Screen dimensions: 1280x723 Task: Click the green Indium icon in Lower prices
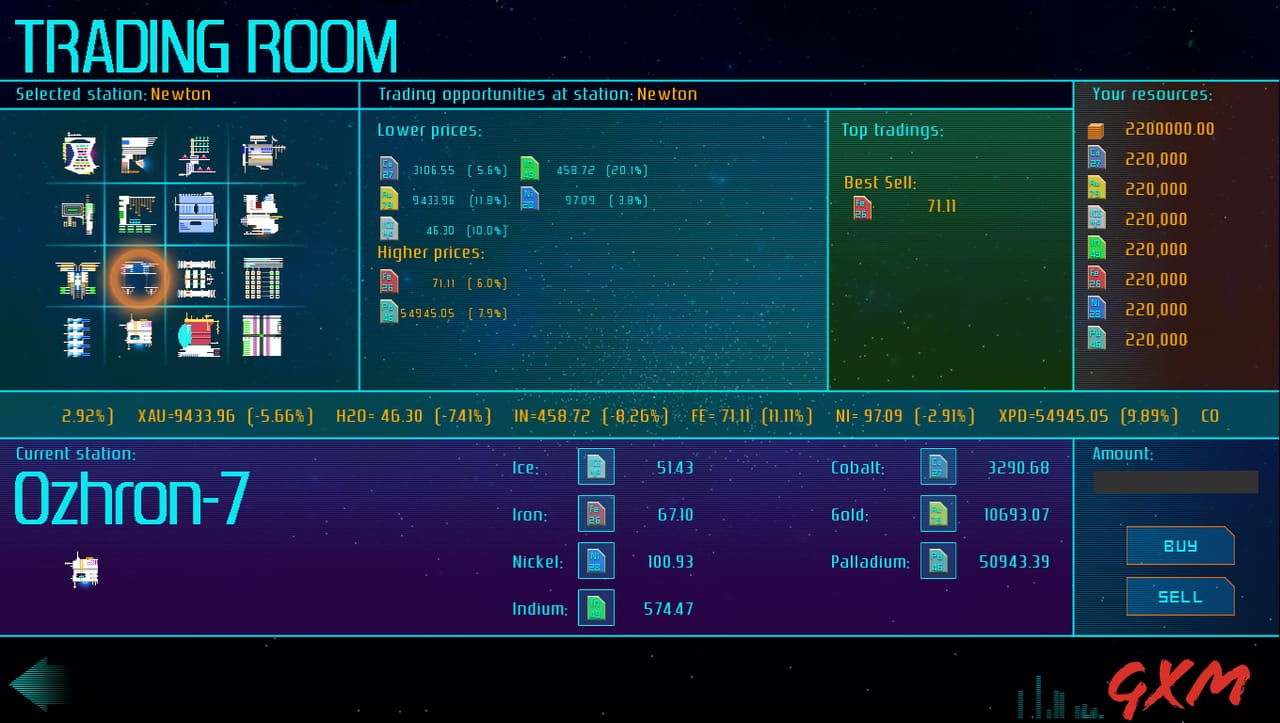[530, 169]
